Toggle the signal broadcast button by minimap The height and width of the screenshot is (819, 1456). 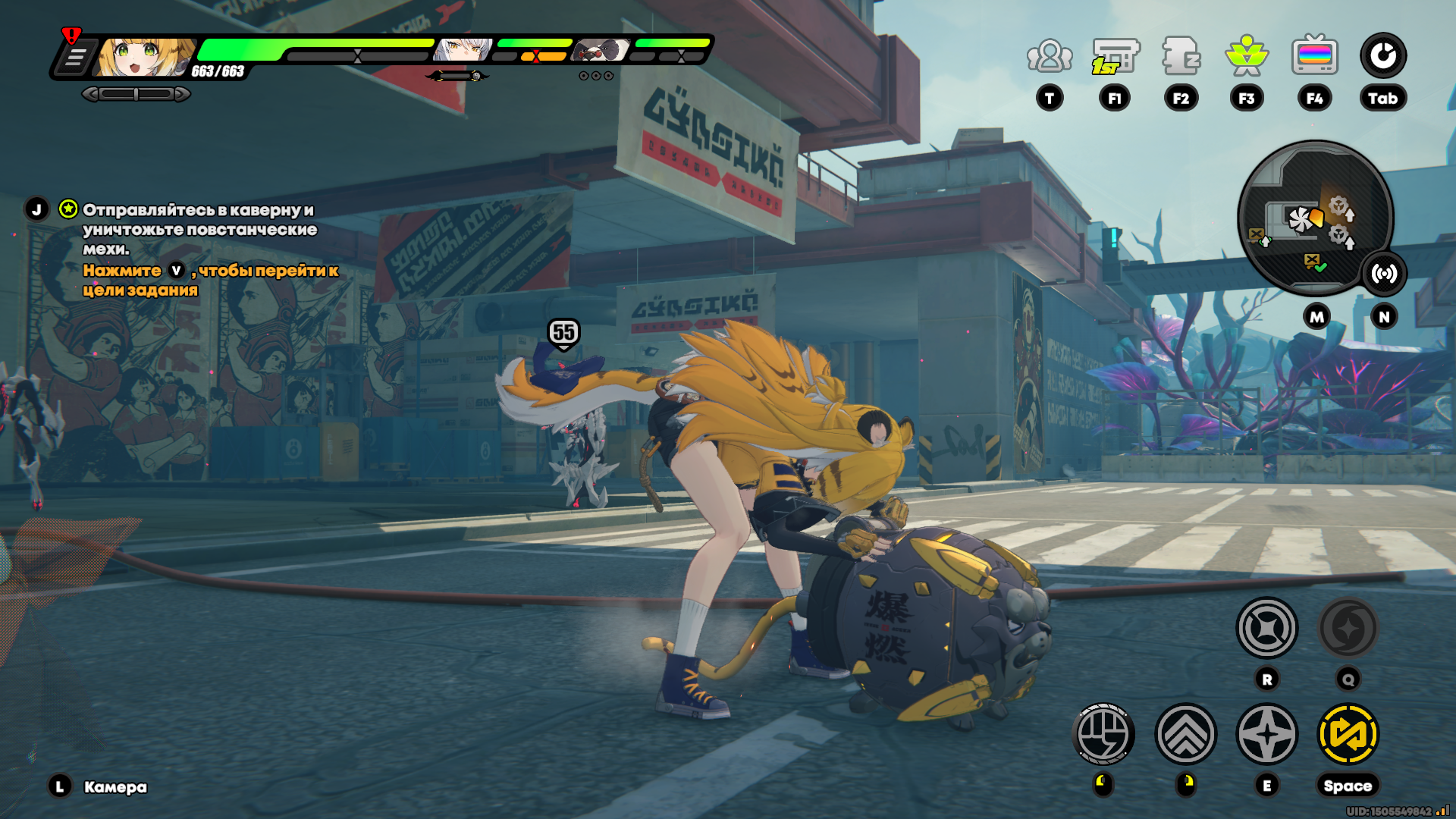pos(1384,274)
